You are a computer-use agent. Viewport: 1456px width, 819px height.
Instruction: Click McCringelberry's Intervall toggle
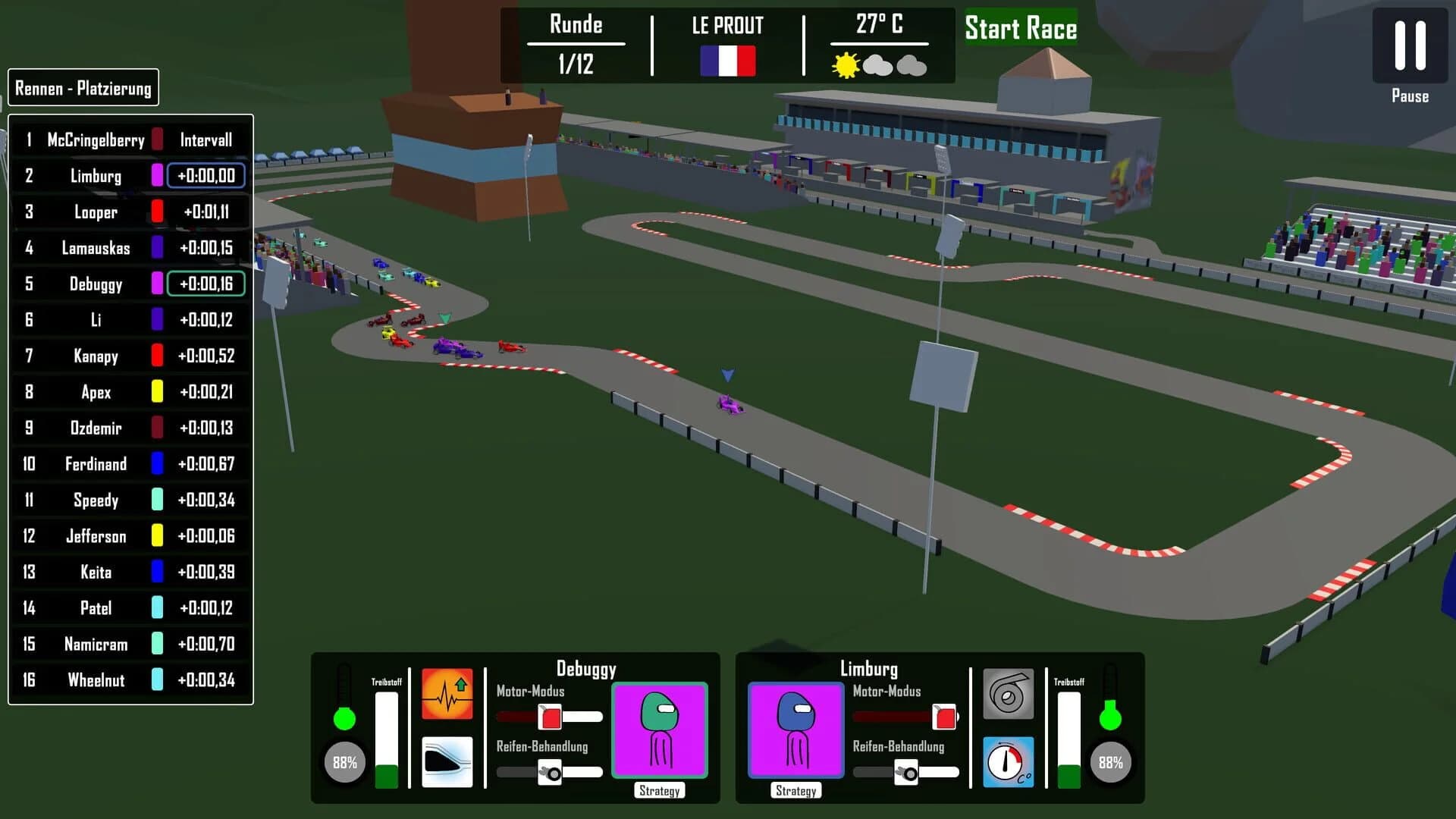click(206, 140)
